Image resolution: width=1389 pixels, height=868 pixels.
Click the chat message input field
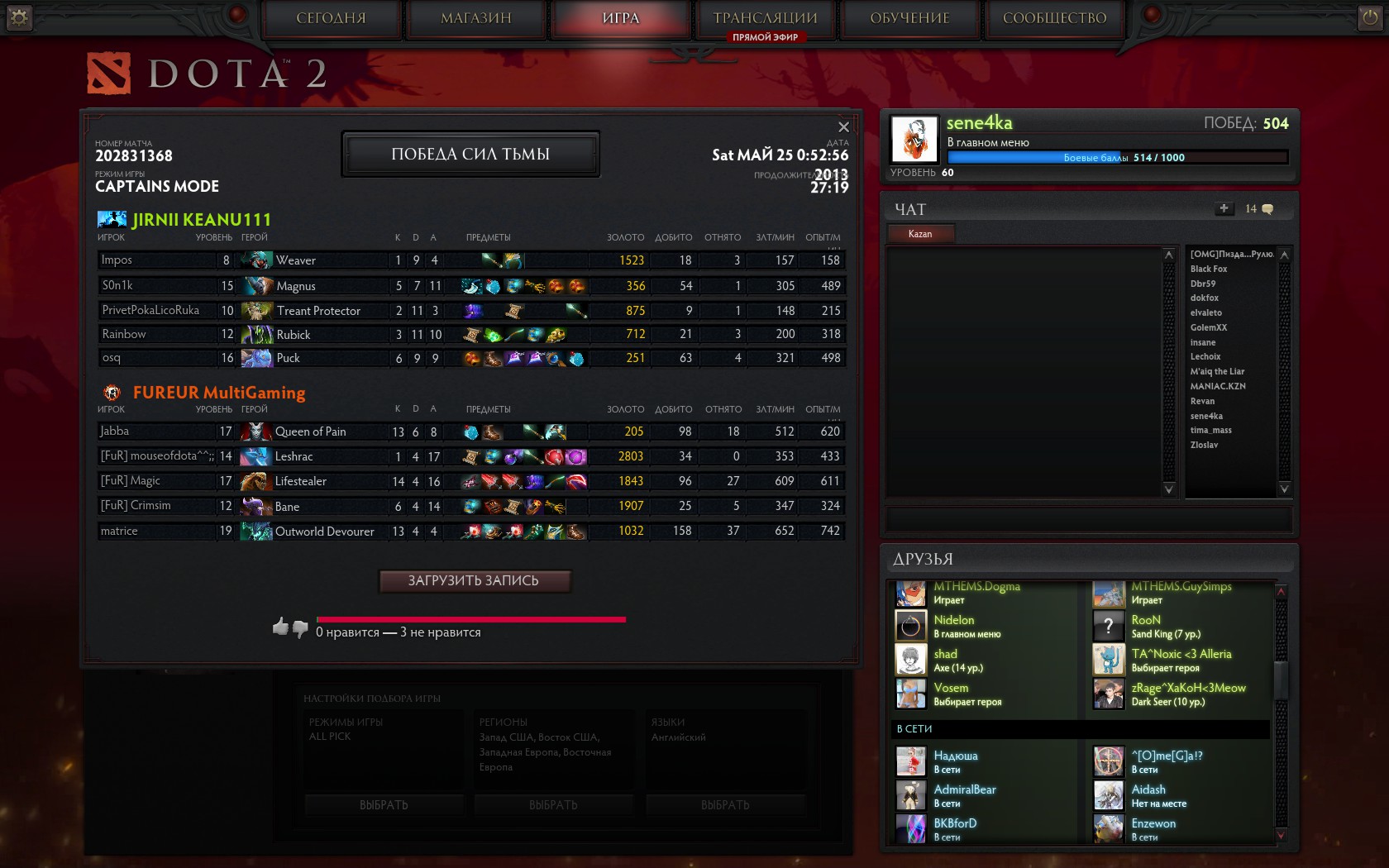tap(1088, 519)
